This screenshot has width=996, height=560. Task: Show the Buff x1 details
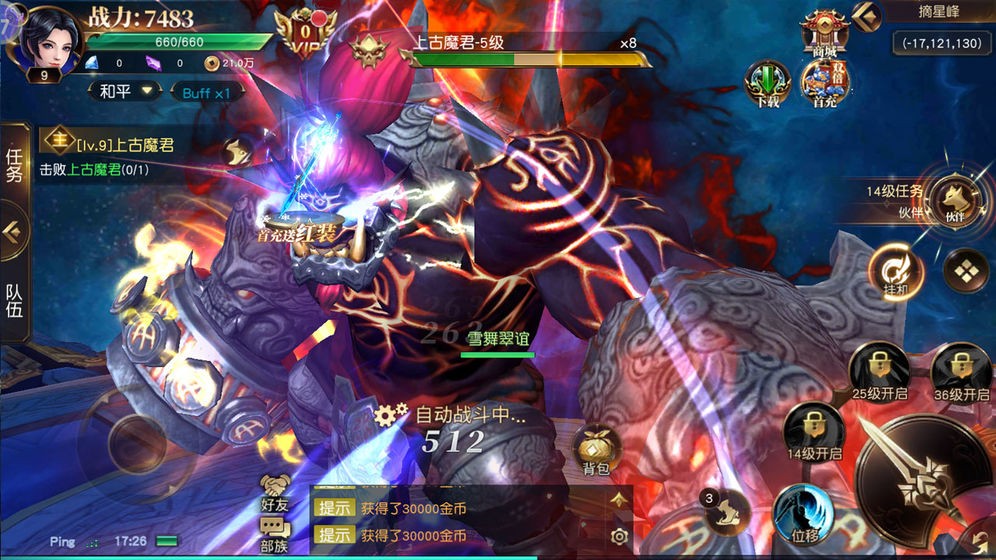[212, 92]
